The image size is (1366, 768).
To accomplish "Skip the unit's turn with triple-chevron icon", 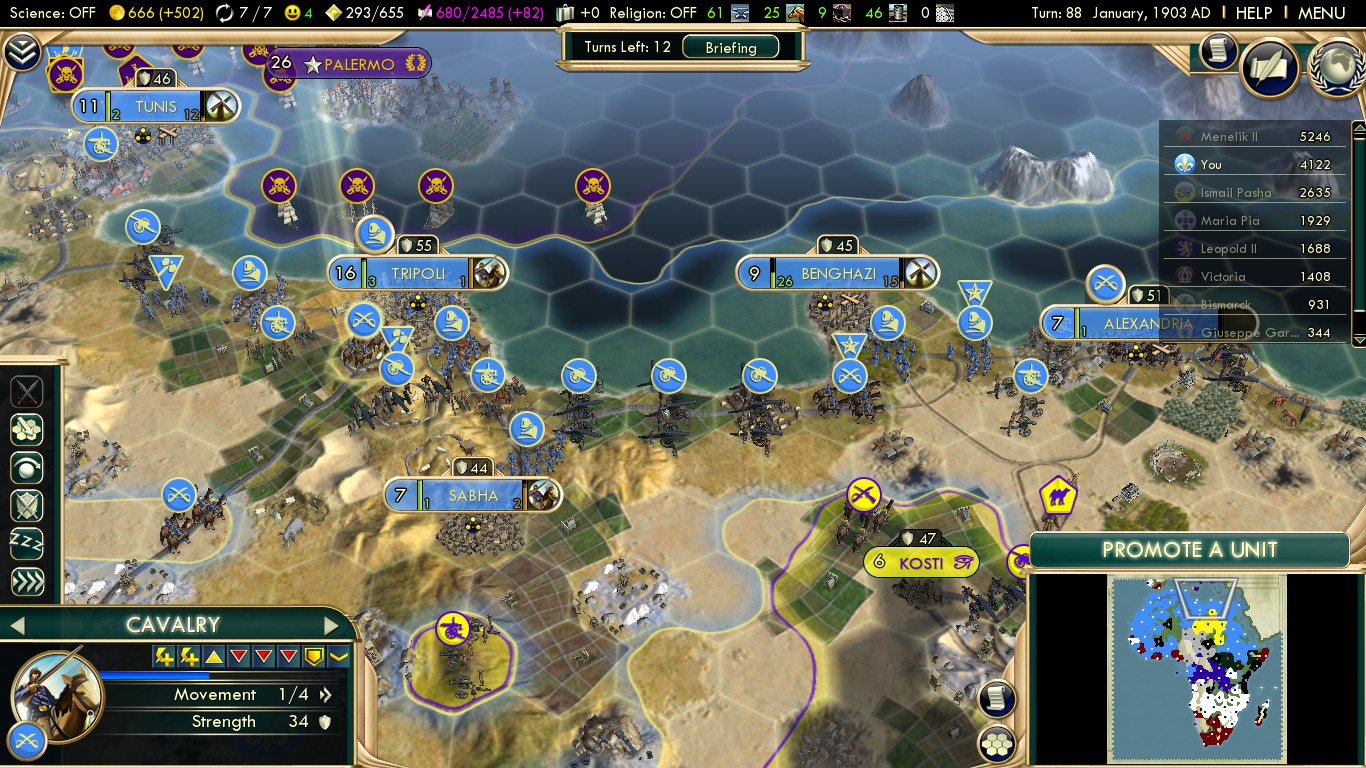I will tap(26, 580).
